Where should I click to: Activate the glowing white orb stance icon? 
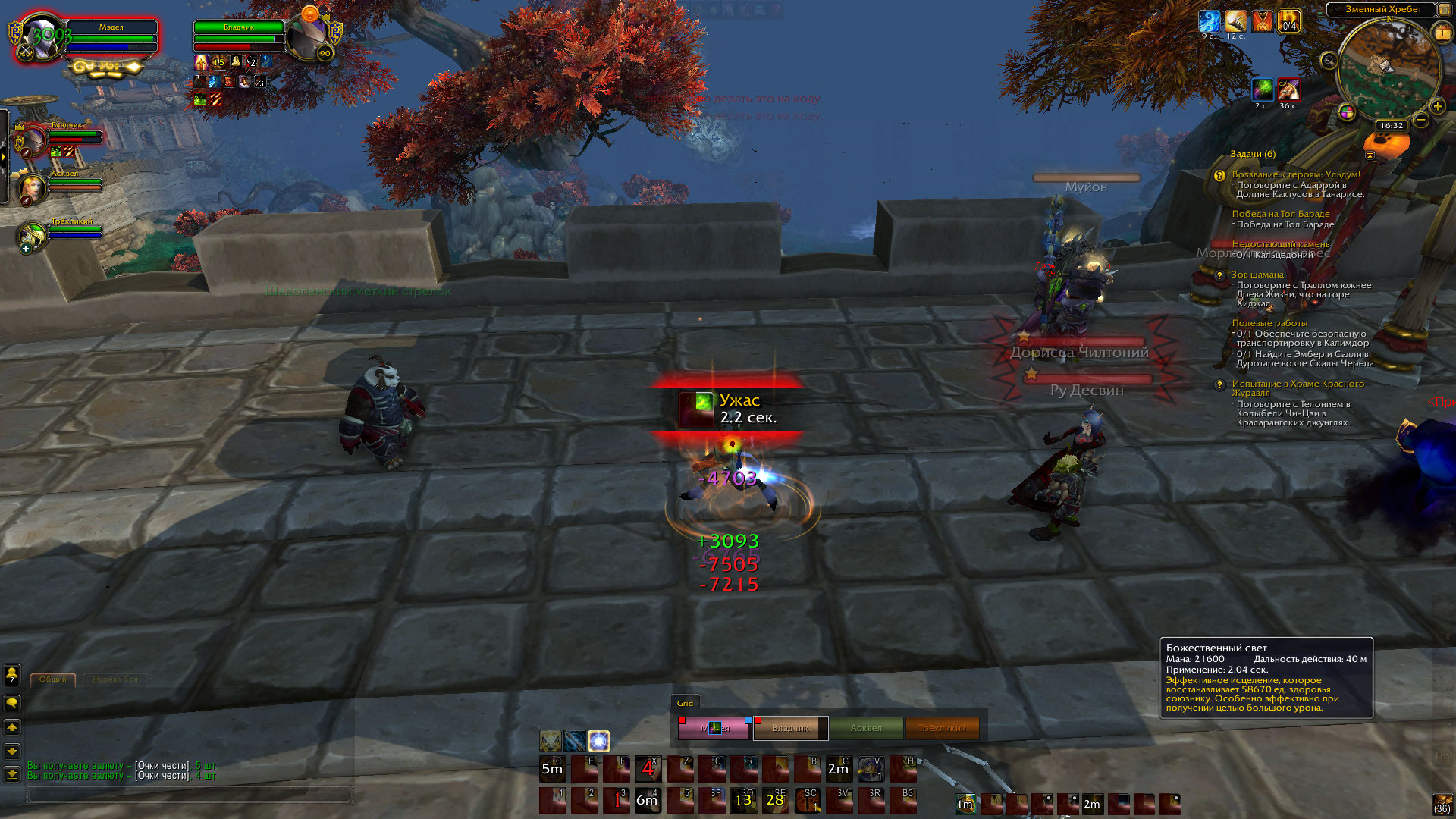coord(599,740)
